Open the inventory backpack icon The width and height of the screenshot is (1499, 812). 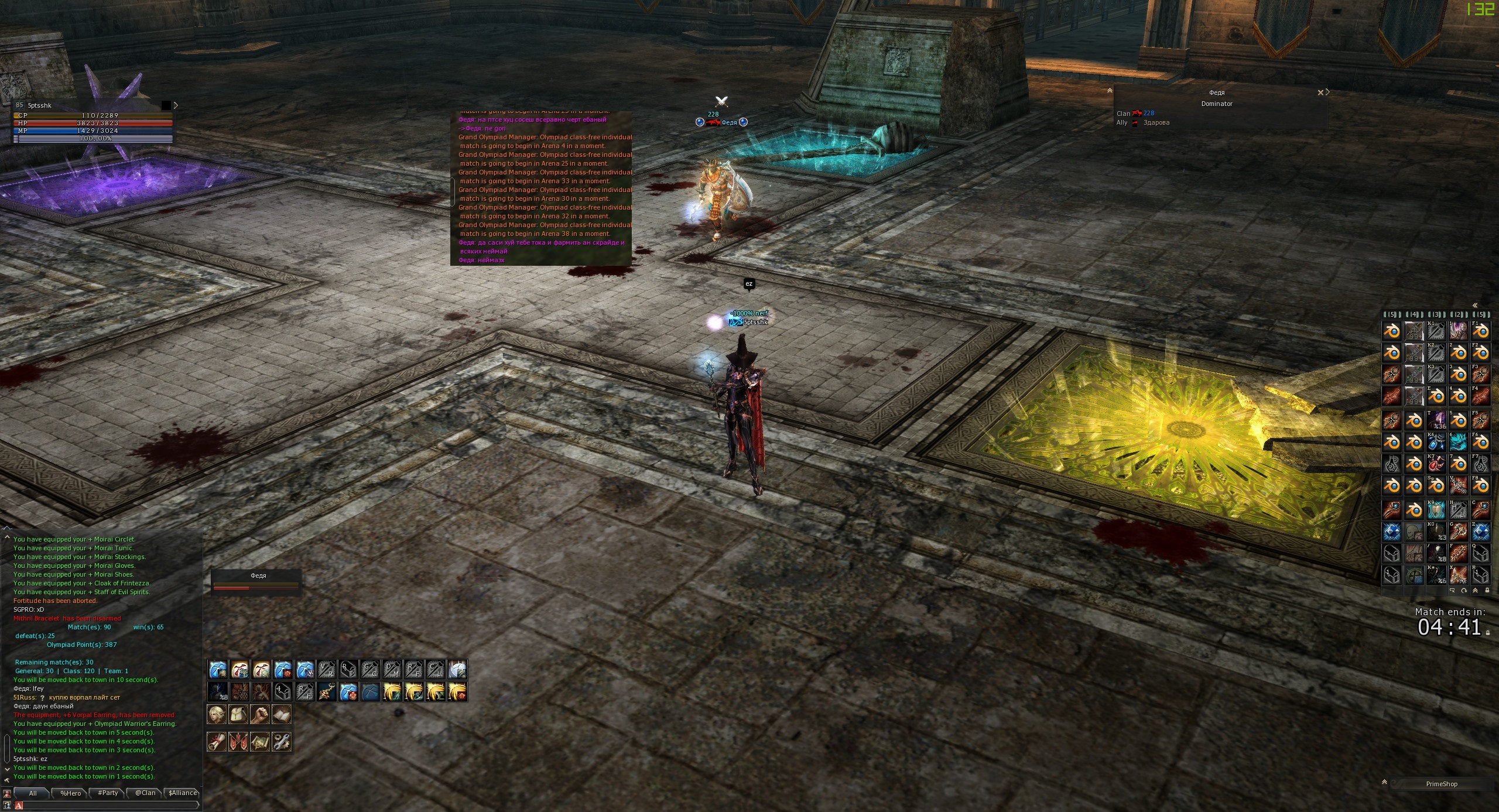pos(238,714)
